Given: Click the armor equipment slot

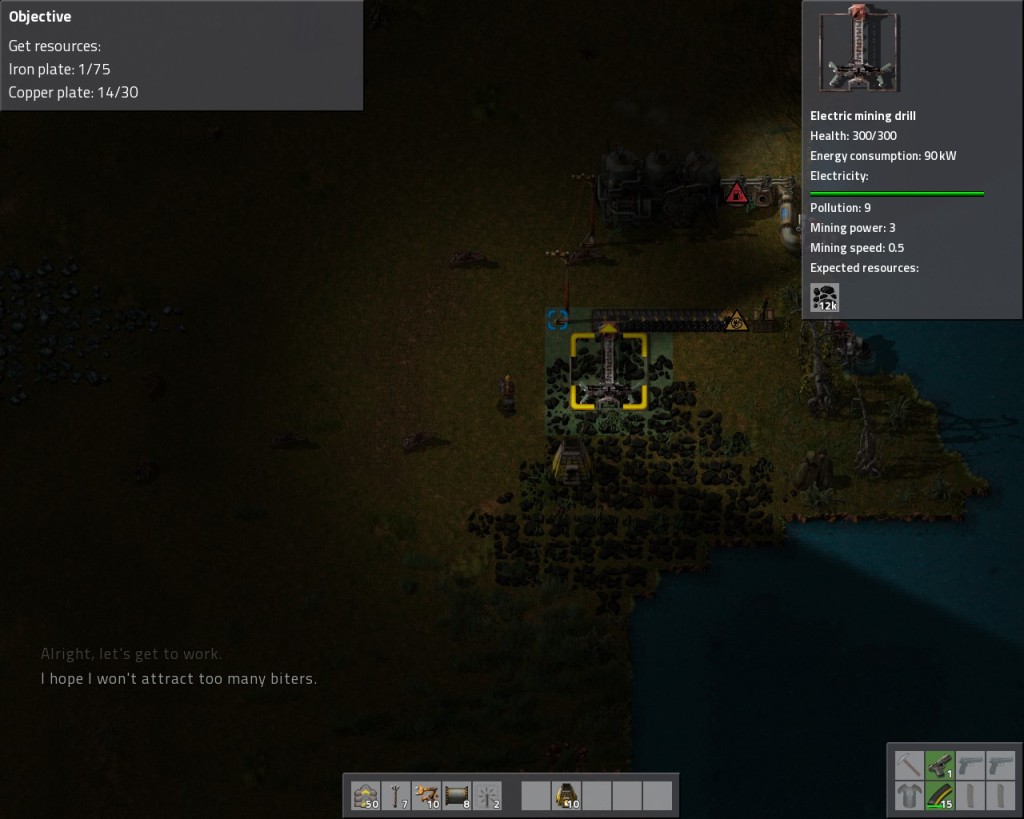Looking at the screenshot, I should (908, 797).
